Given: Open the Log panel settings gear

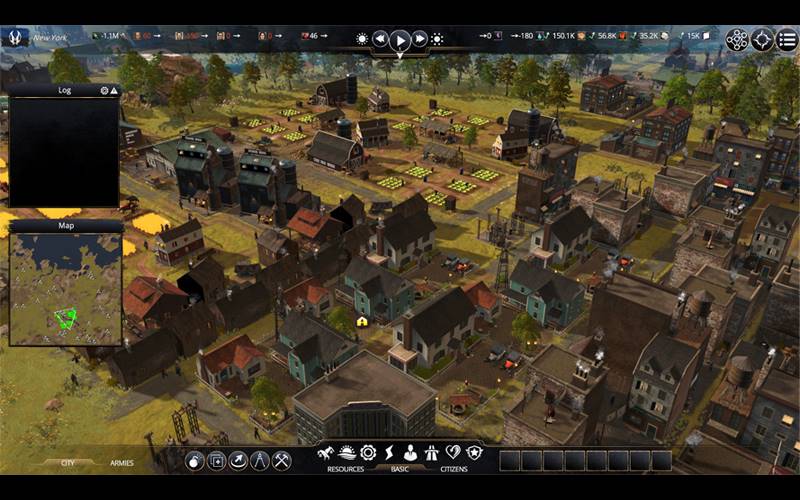Looking at the screenshot, I should point(104,90).
